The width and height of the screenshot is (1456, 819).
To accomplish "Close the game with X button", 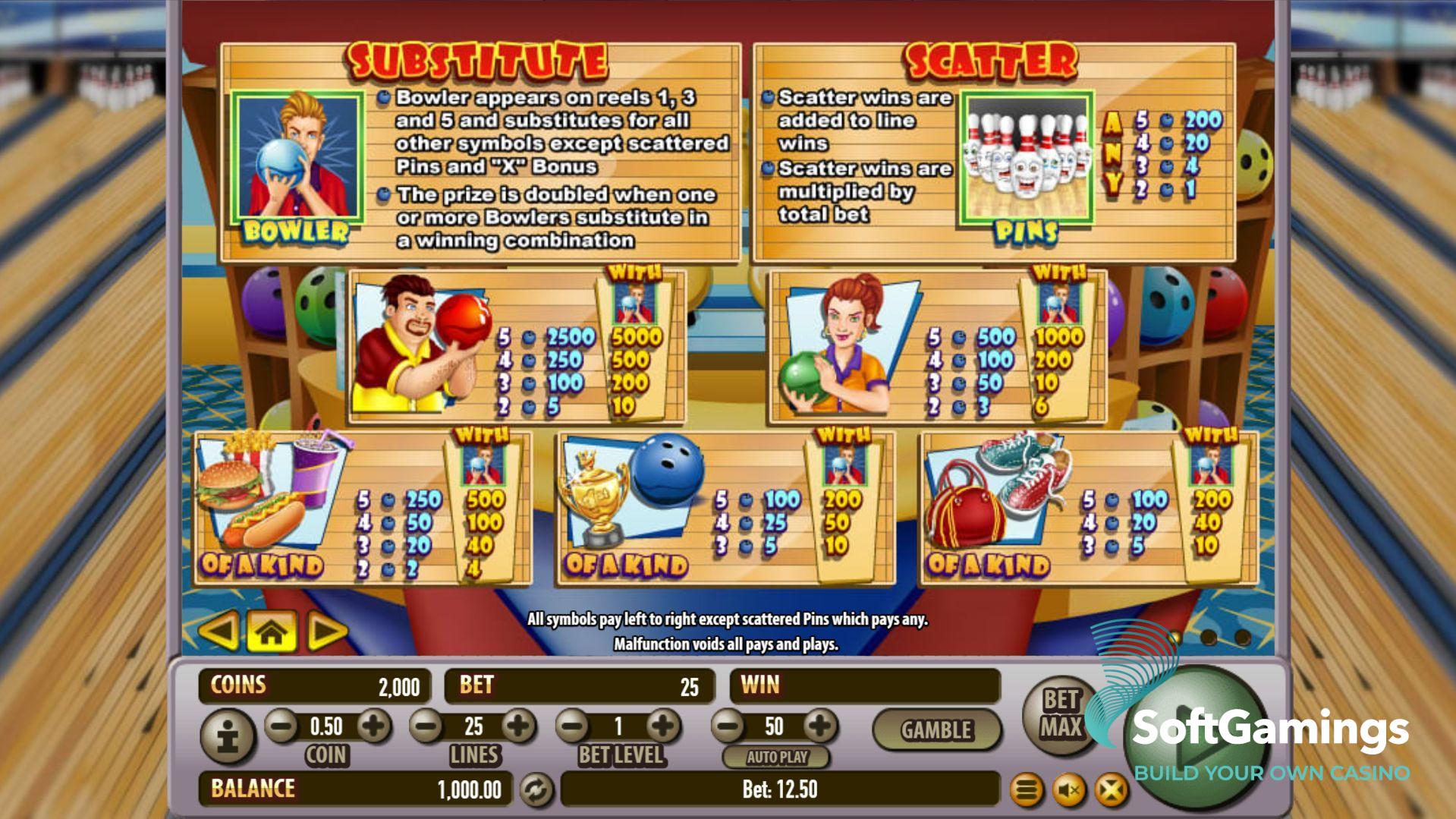I will (1111, 791).
